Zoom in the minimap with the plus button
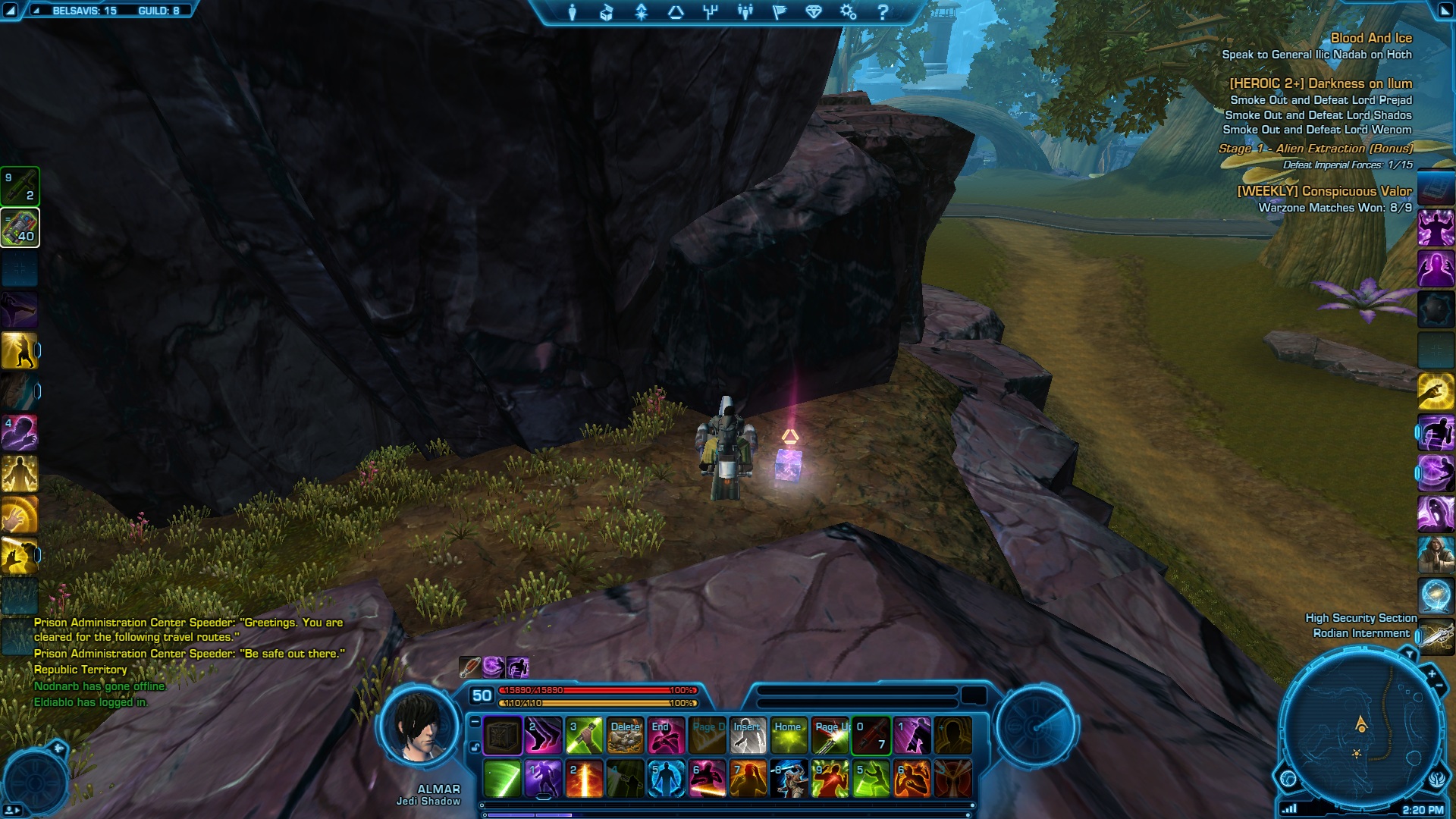Viewport: 1456px width, 819px height. [1432, 673]
